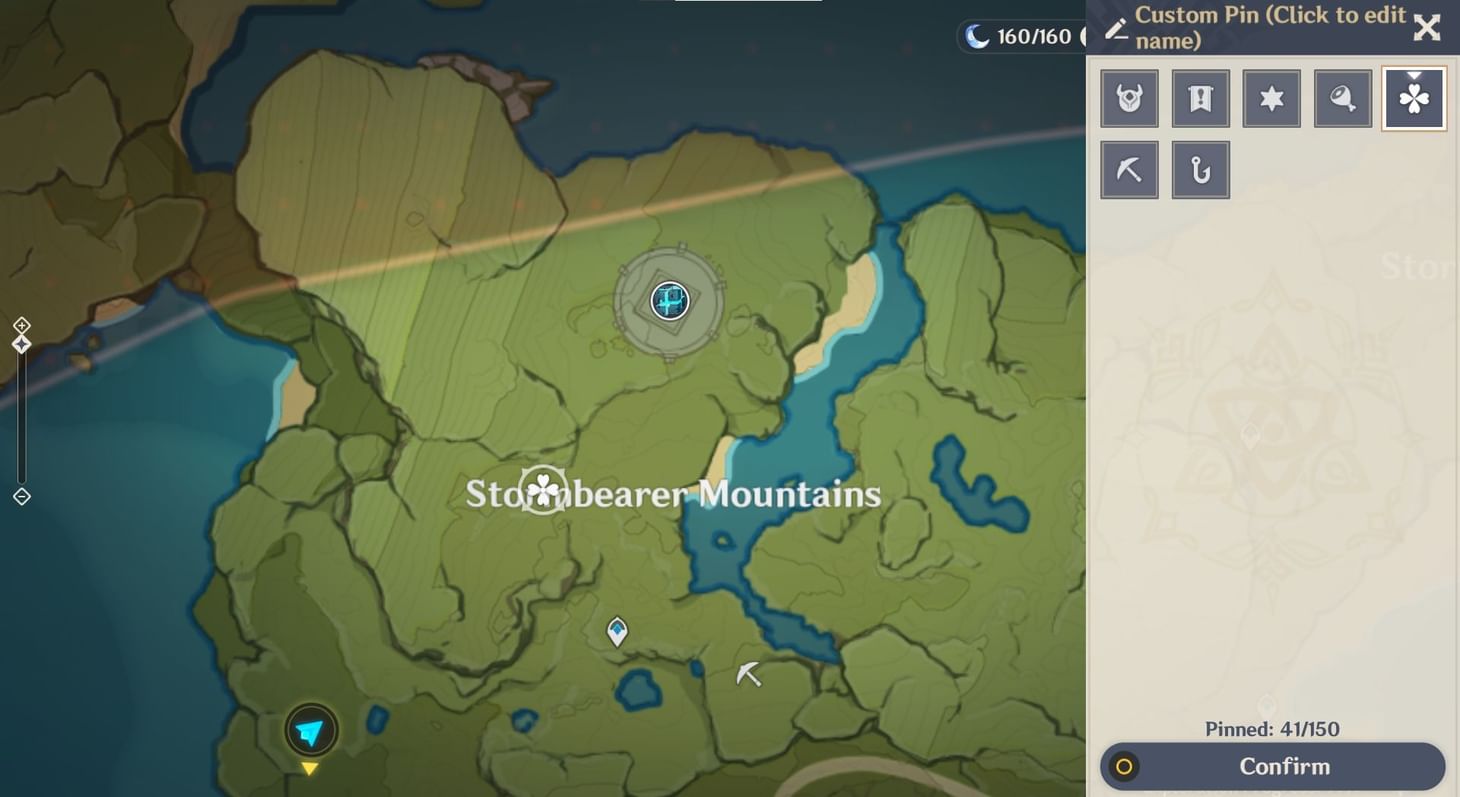Click the yellow chevron below the player marker
Image resolution: width=1460 pixels, height=797 pixels.
tap(310, 769)
